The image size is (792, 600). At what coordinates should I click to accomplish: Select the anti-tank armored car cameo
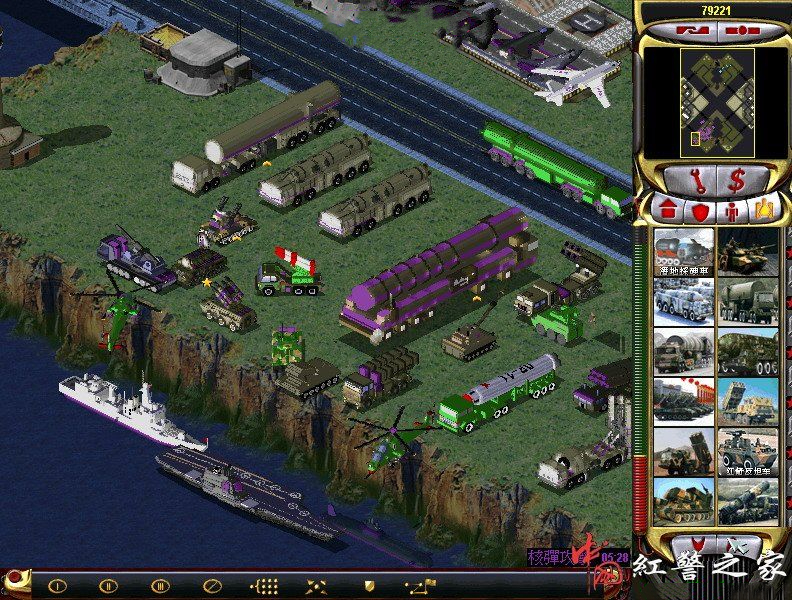coord(748,452)
